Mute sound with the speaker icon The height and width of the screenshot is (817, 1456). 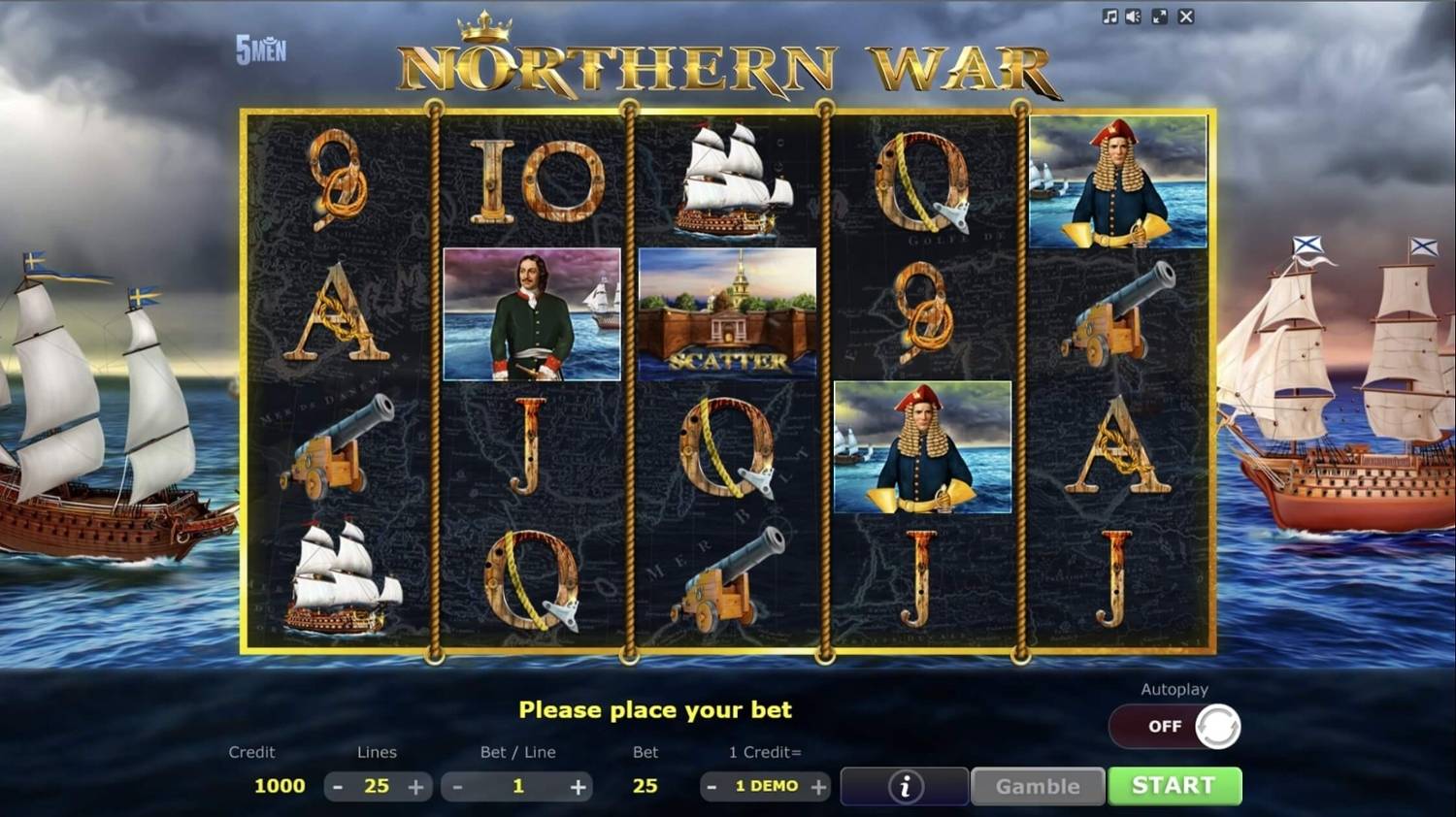pos(1132,16)
